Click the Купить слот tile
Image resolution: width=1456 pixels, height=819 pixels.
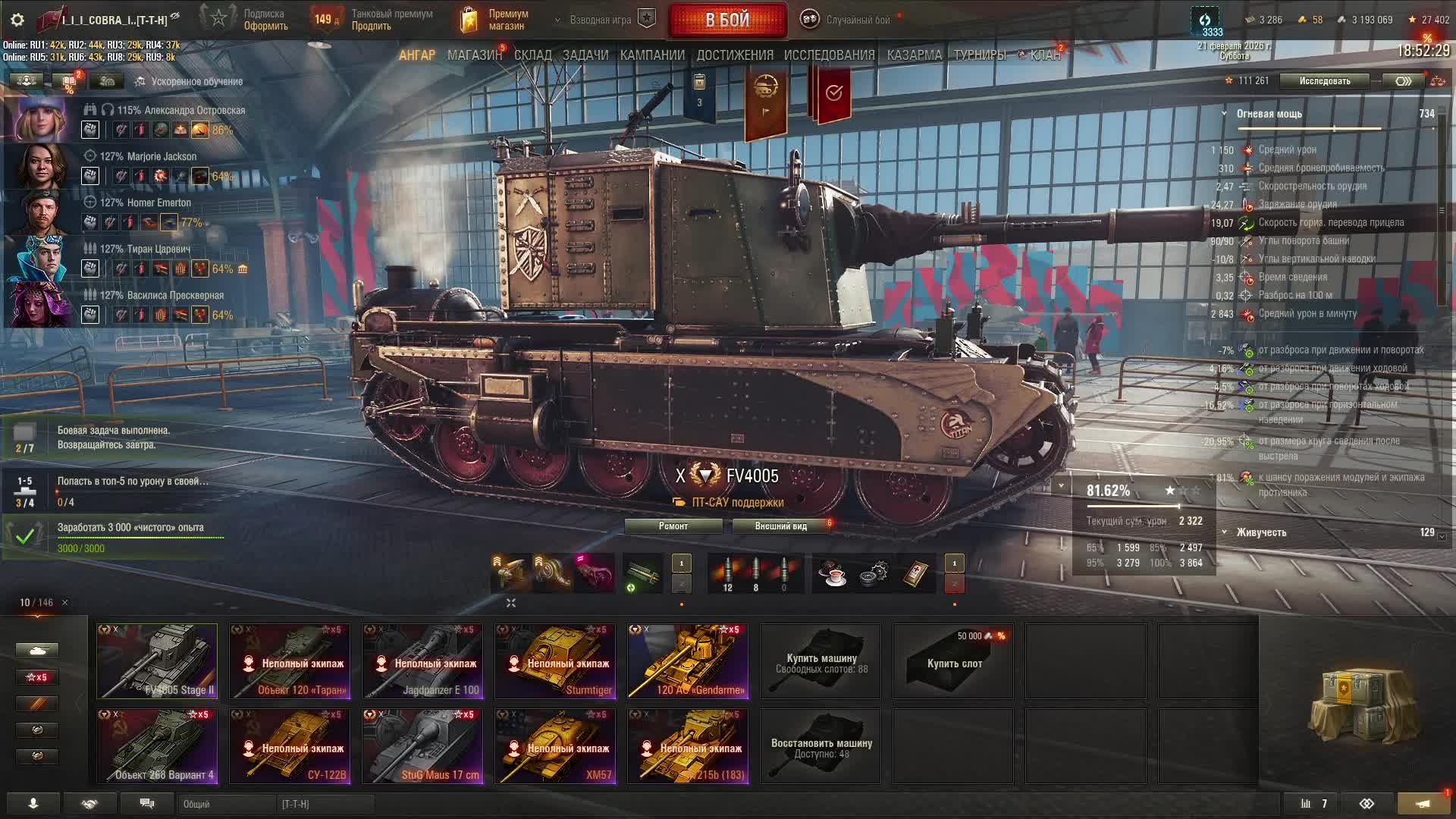point(953,661)
